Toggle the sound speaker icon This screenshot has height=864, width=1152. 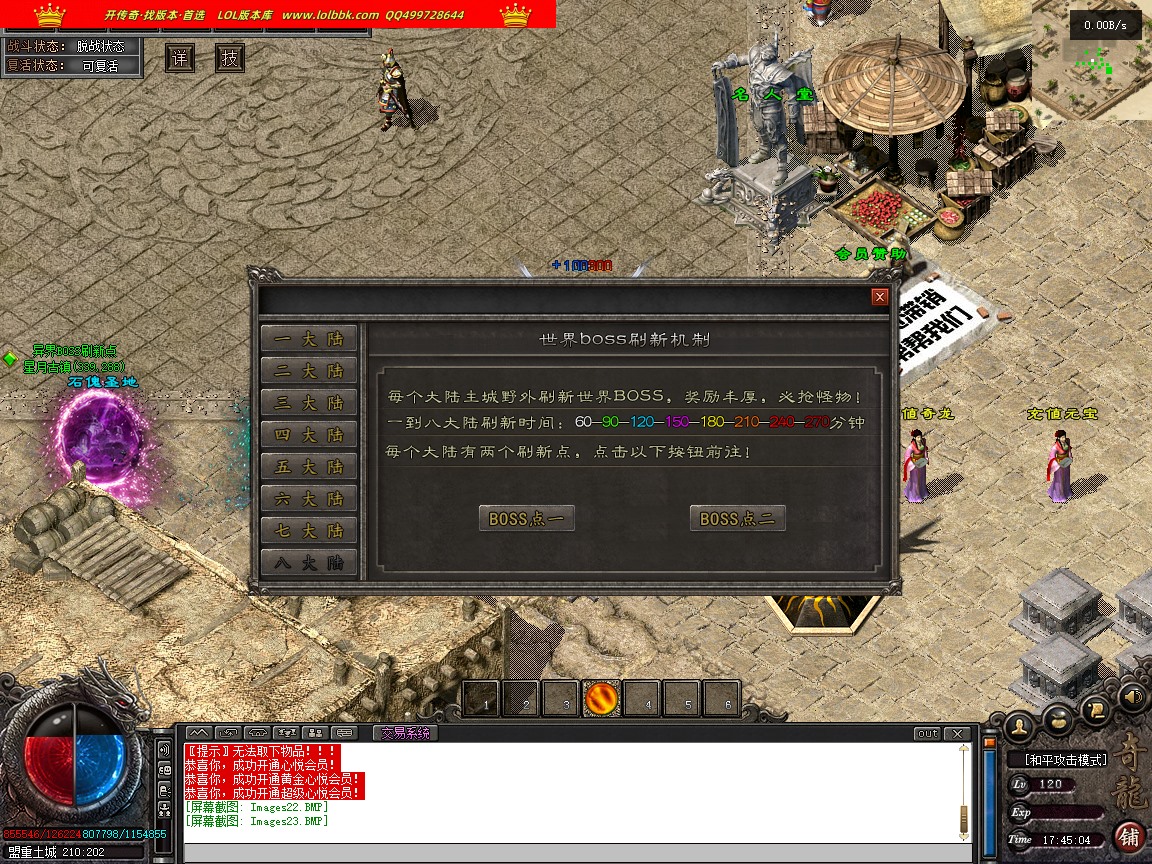click(x=1133, y=696)
